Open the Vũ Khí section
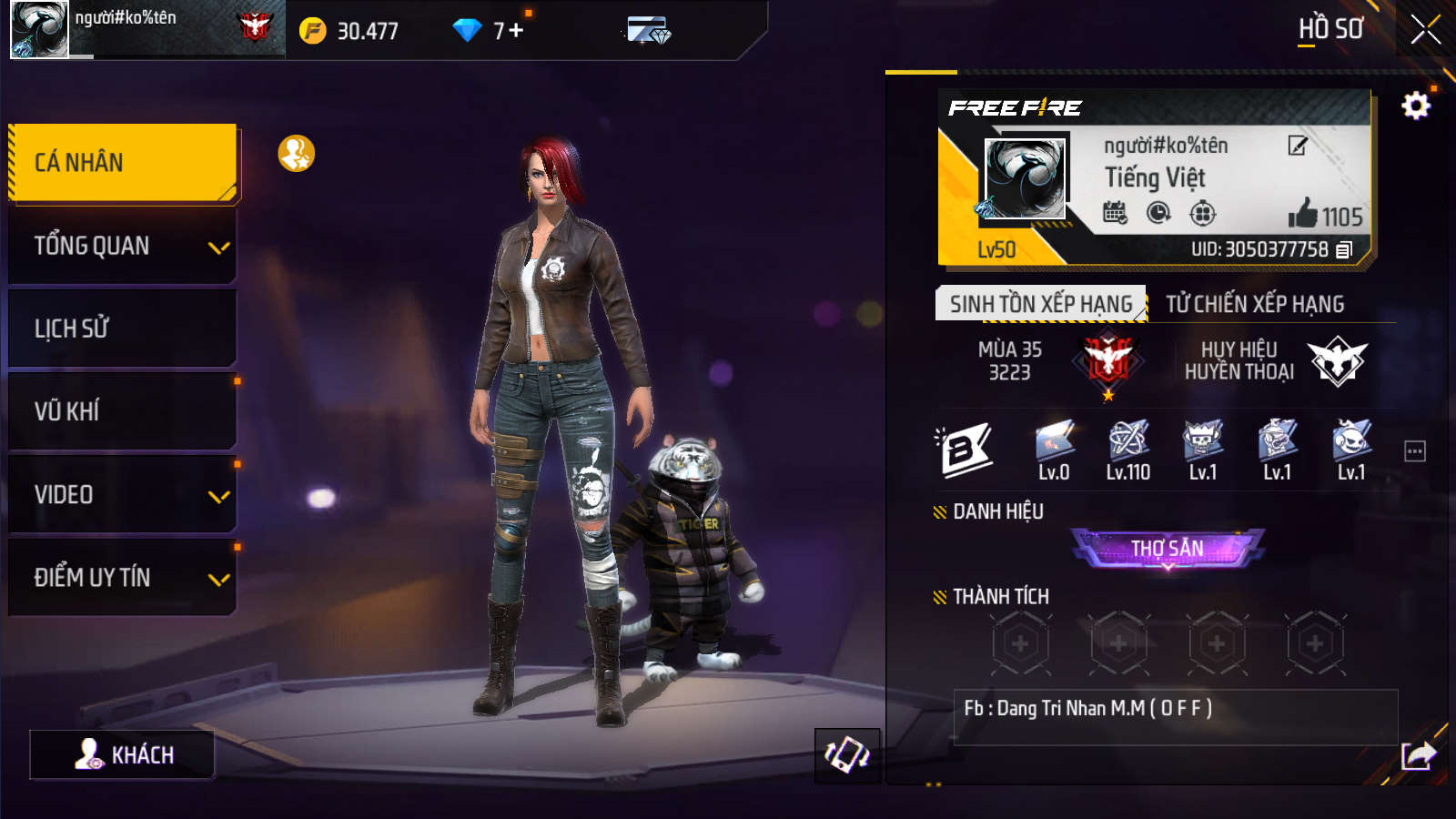 pos(123,411)
